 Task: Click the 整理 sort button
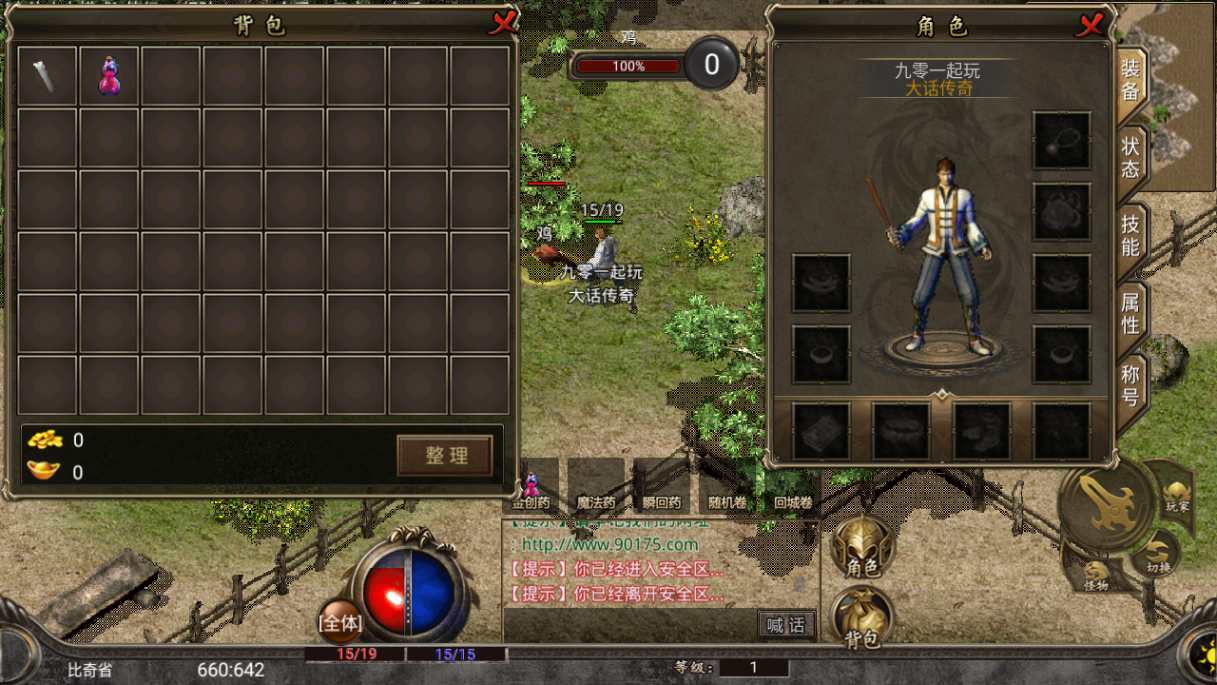coord(445,456)
